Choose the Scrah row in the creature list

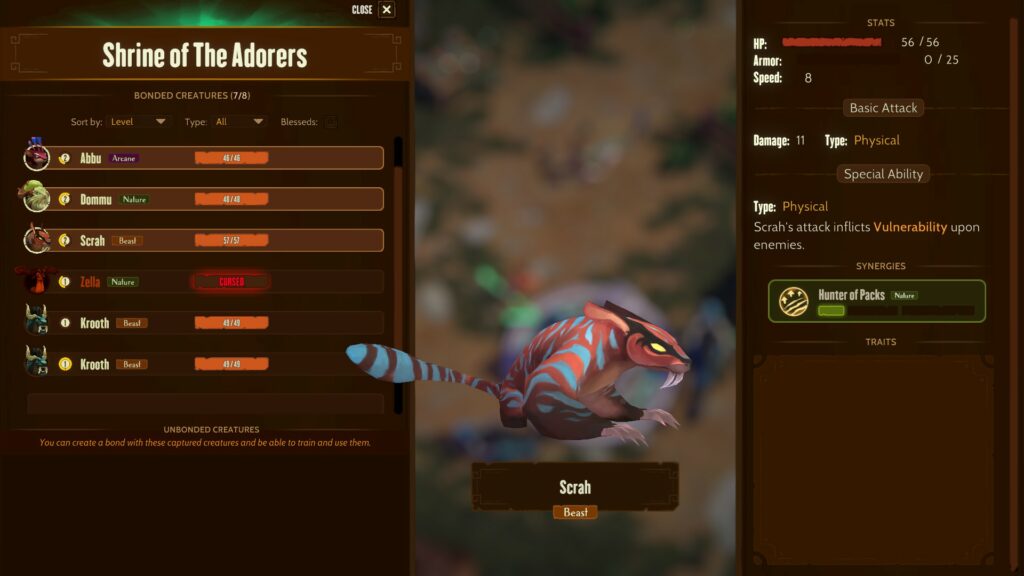coord(205,240)
